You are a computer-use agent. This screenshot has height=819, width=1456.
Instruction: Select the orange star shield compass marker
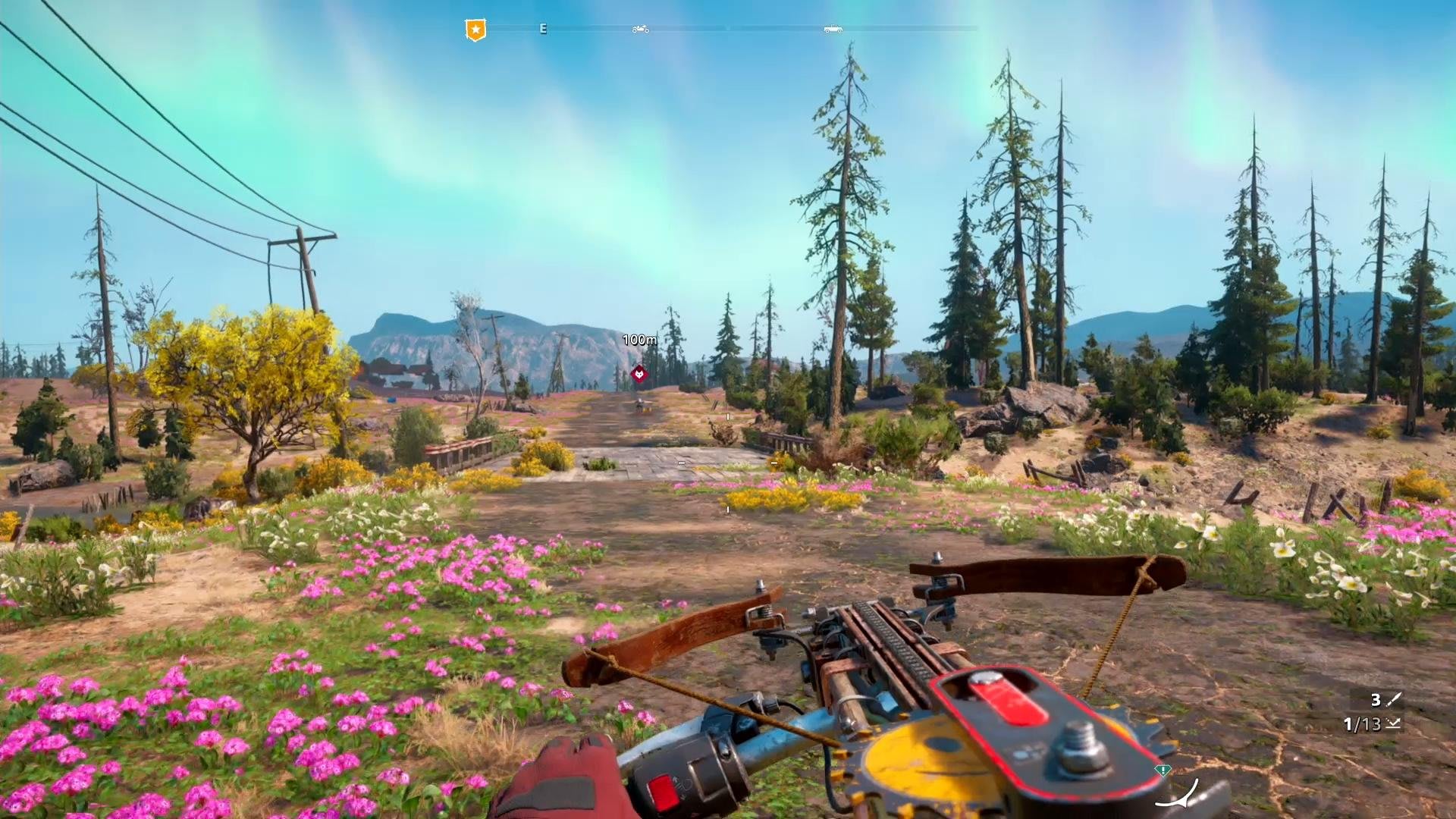point(475,30)
